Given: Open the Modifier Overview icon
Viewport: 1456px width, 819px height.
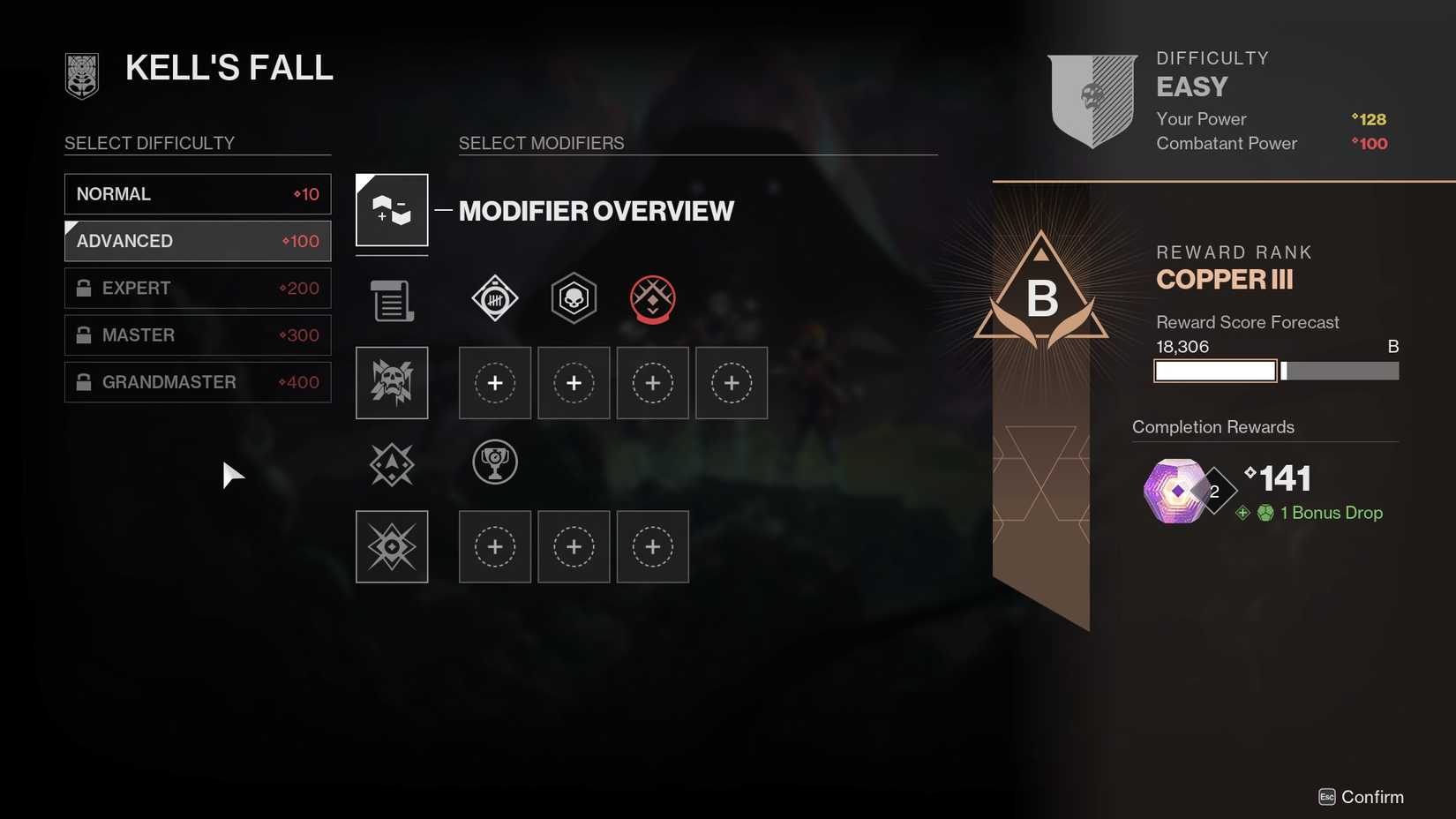Looking at the screenshot, I should tap(391, 210).
